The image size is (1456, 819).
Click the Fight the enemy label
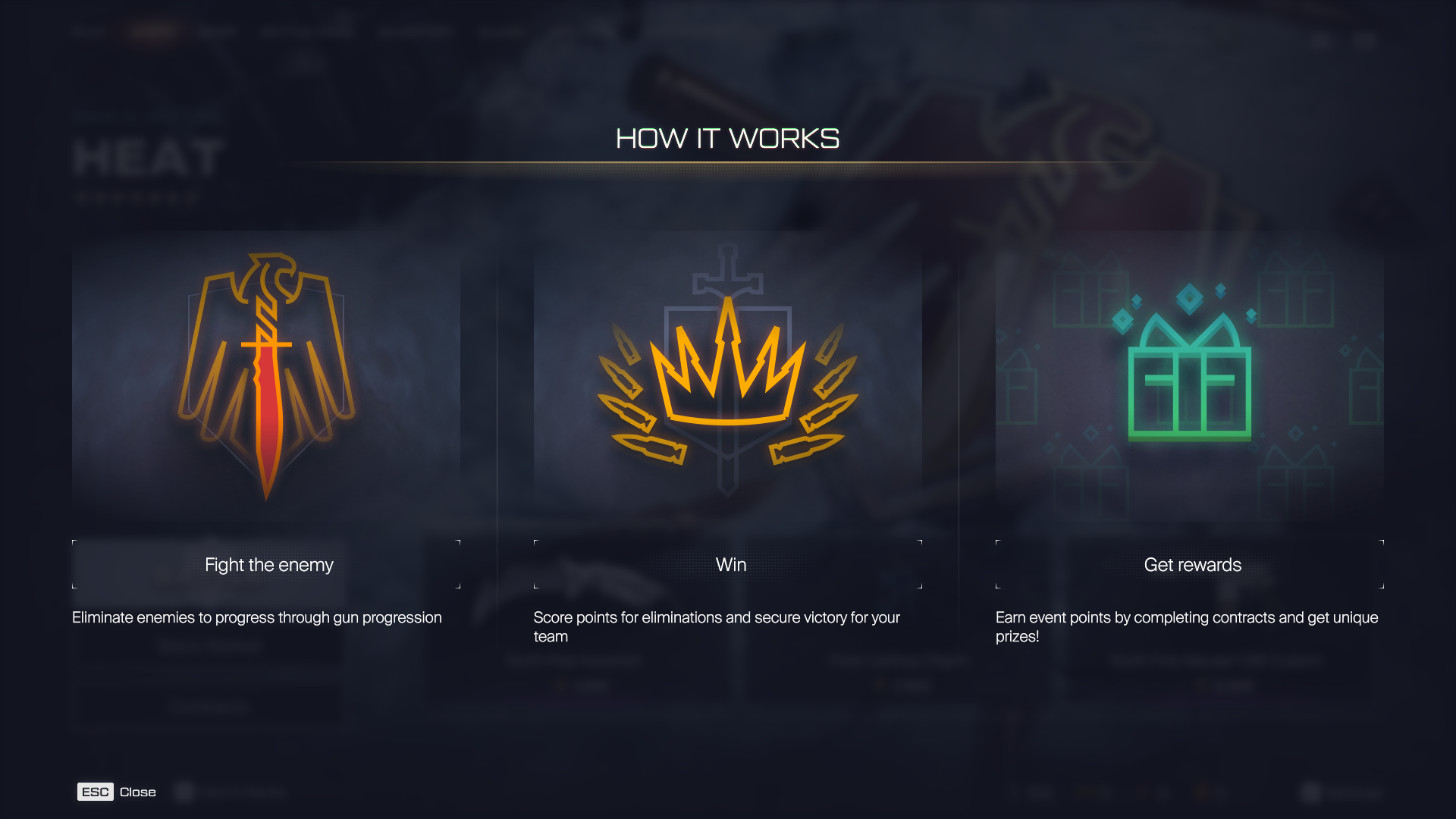[268, 565]
